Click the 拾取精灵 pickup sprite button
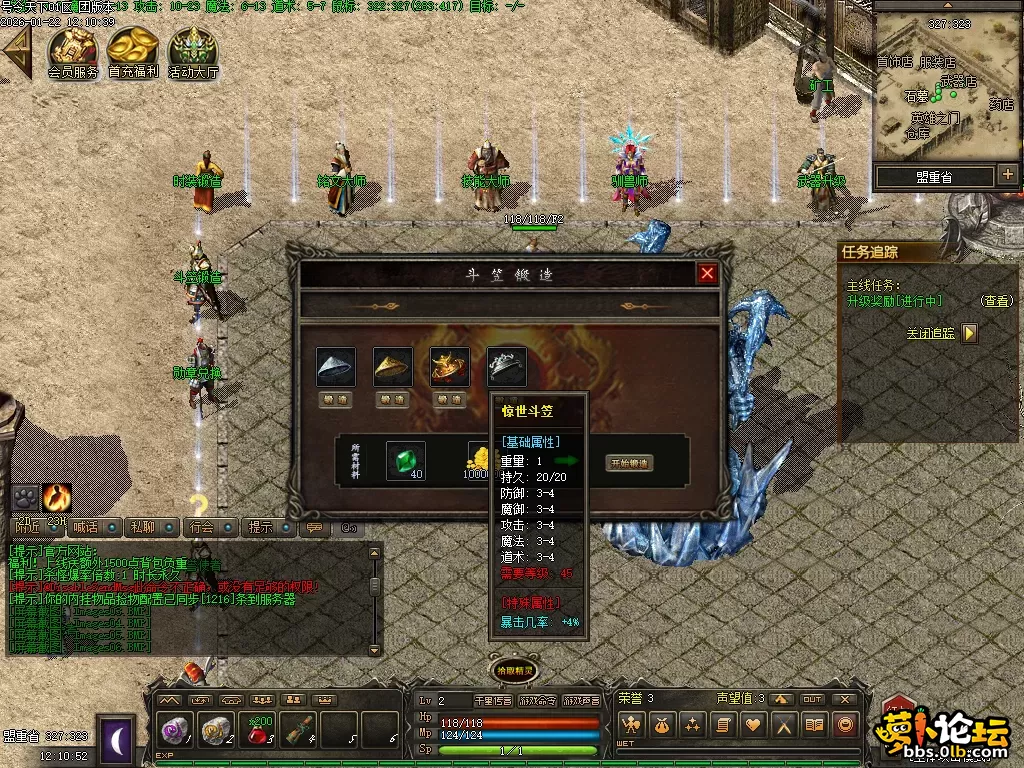The height and width of the screenshot is (768, 1024). tap(513, 671)
